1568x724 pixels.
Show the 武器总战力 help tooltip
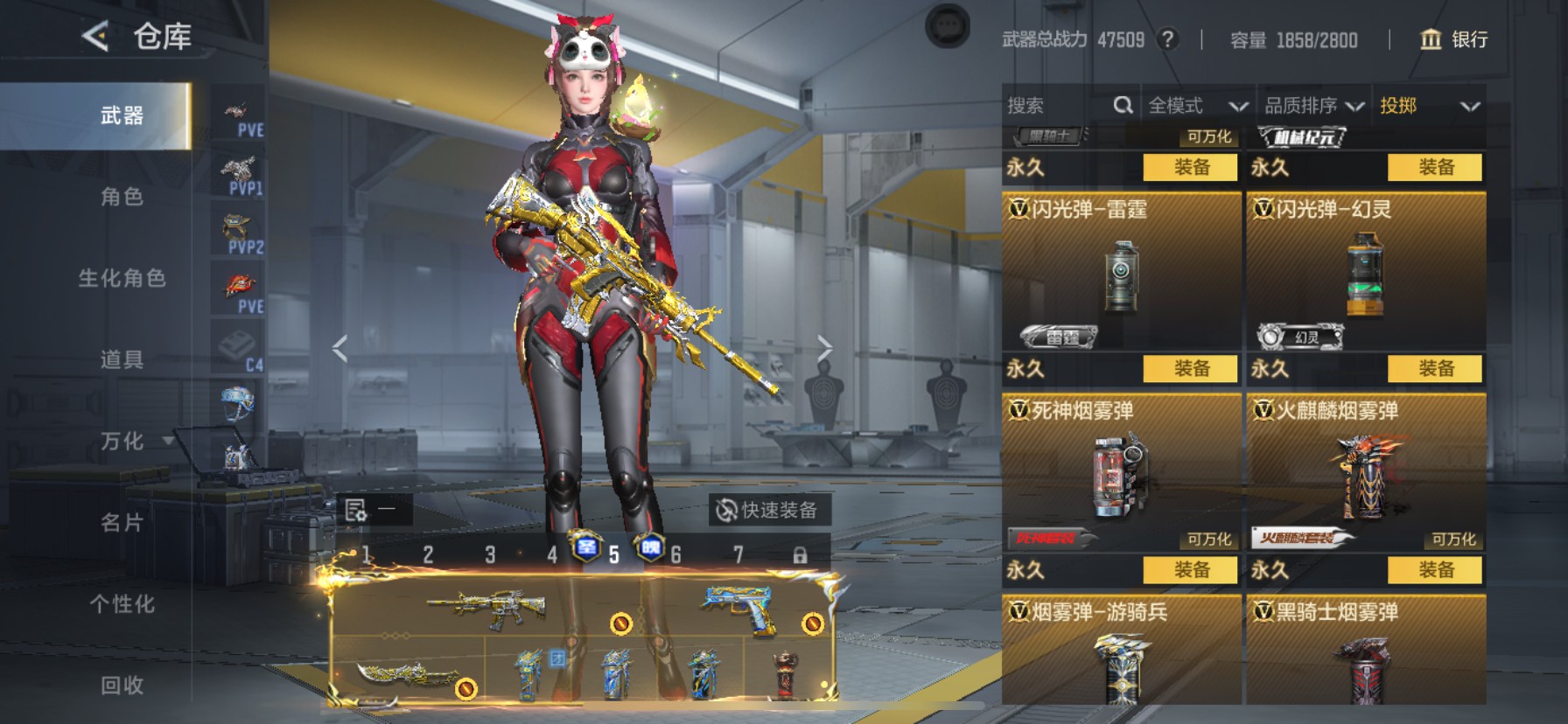(1167, 39)
